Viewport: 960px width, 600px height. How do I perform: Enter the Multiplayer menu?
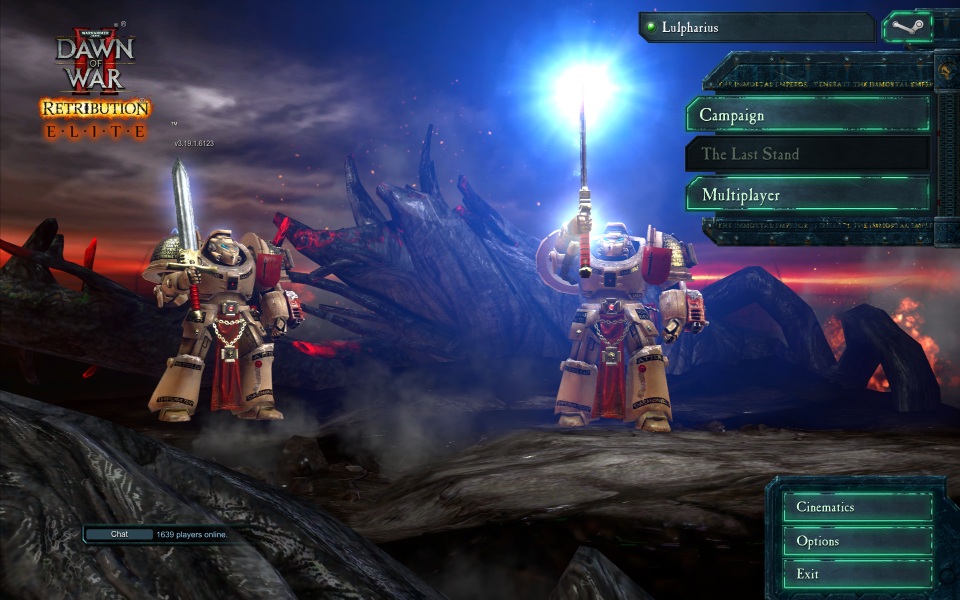pos(808,194)
